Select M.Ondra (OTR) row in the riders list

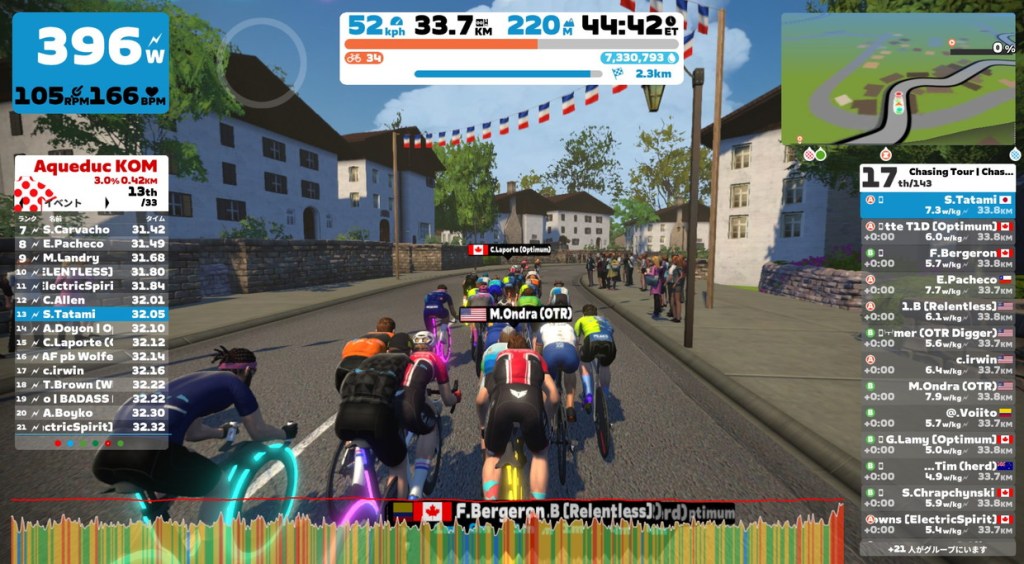click(x=938, y=391)
